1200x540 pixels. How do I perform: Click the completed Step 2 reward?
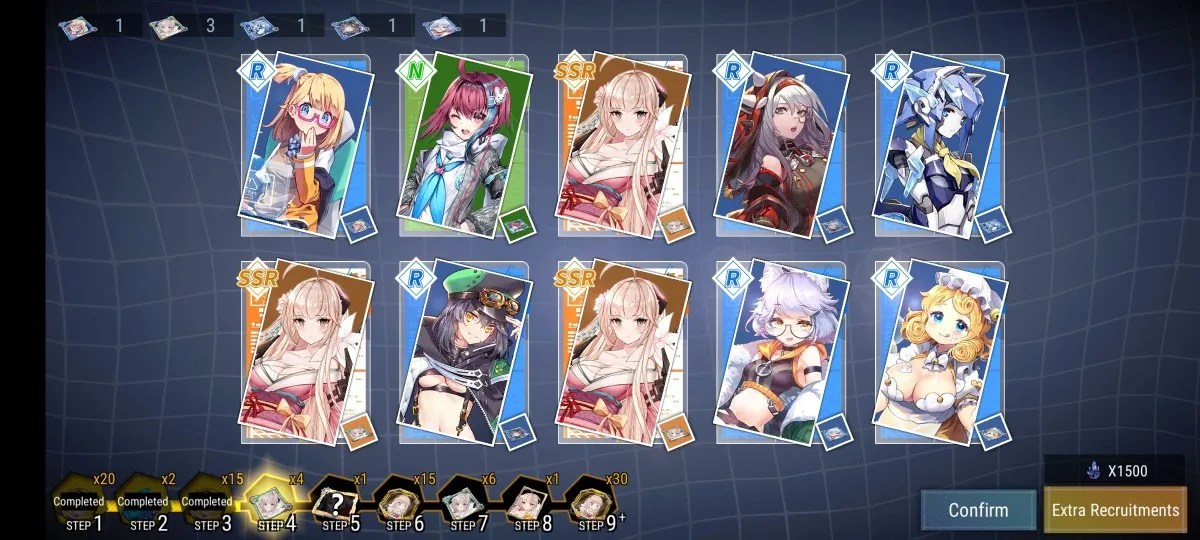click(143, 502)
